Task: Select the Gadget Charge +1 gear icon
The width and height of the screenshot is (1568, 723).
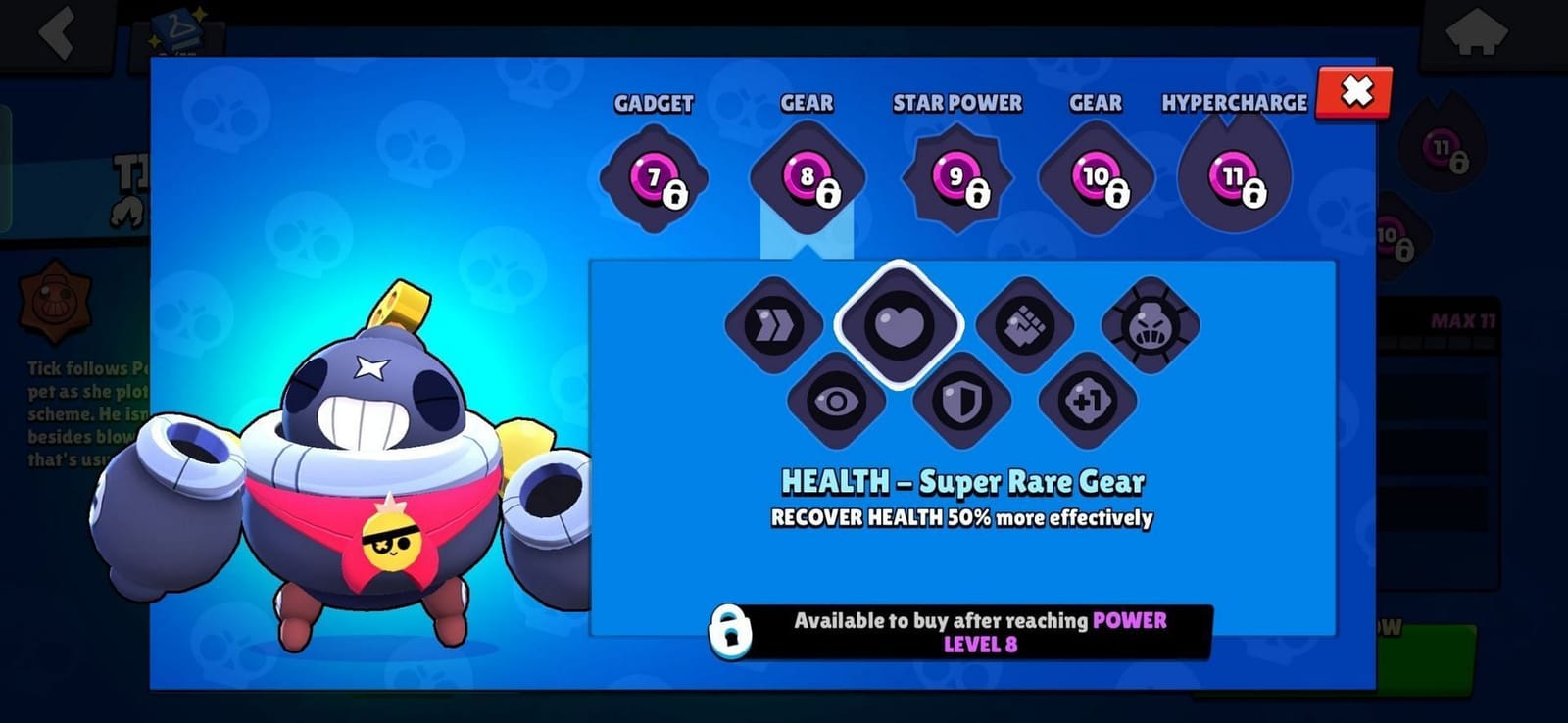Action: pos(1091,400)
